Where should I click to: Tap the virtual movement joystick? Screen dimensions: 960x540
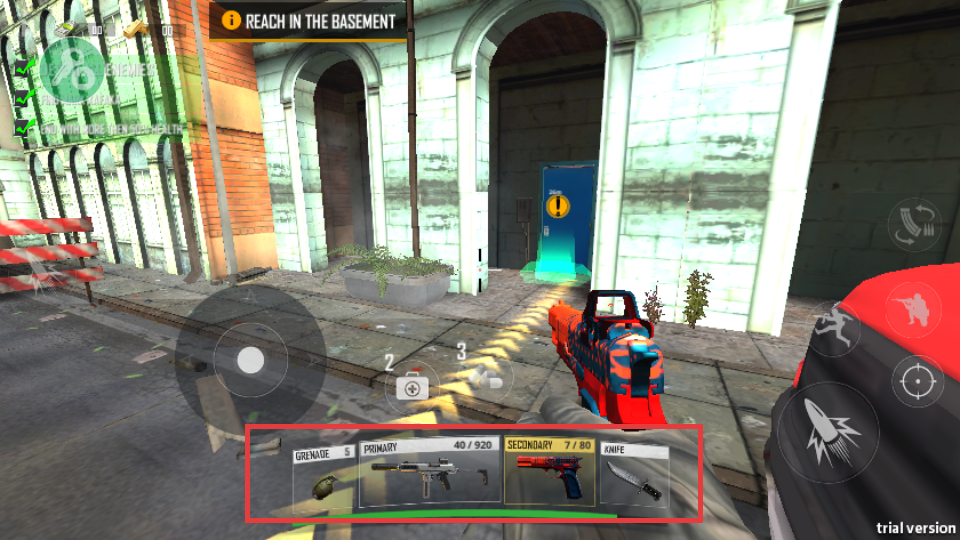click(x=250, y=360)
